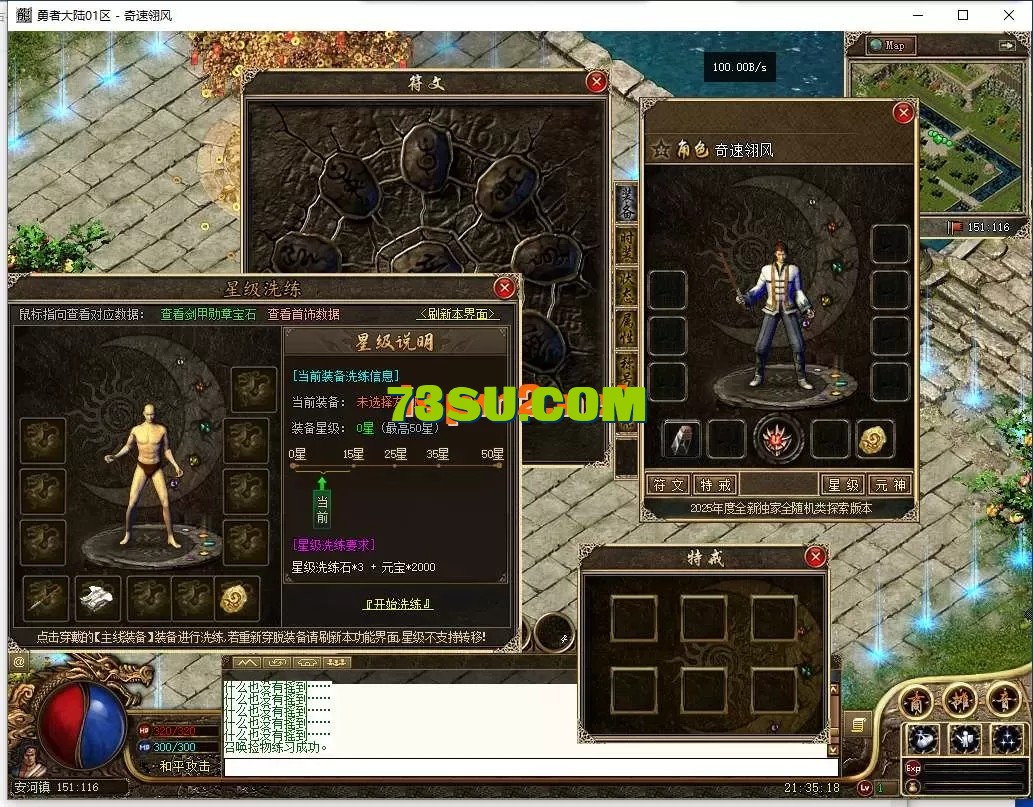Toggle the 和平攻击 attack mode

click(x=185, y=766)
